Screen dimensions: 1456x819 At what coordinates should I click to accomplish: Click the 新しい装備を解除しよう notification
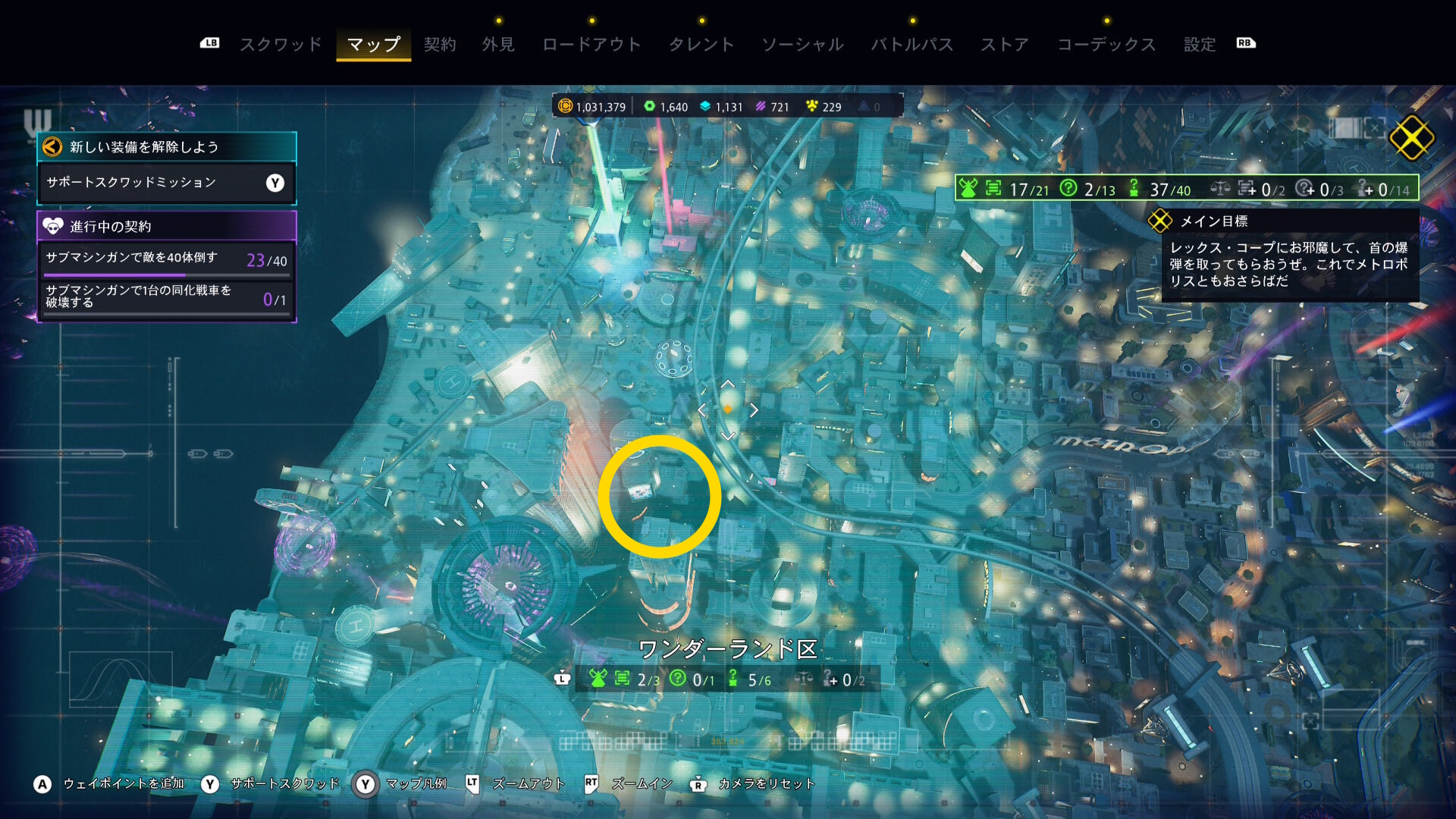pos(166,147)
